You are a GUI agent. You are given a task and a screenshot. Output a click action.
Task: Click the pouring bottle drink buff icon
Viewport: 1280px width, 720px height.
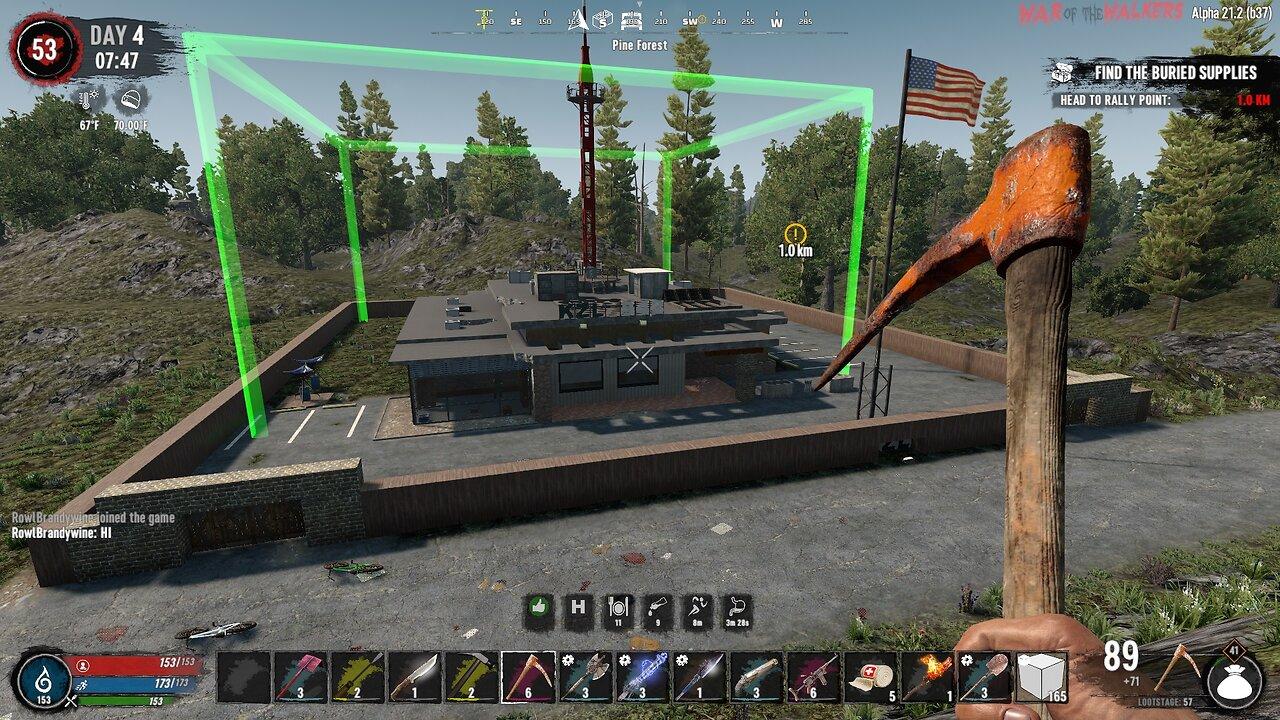[x=656, y=610]
